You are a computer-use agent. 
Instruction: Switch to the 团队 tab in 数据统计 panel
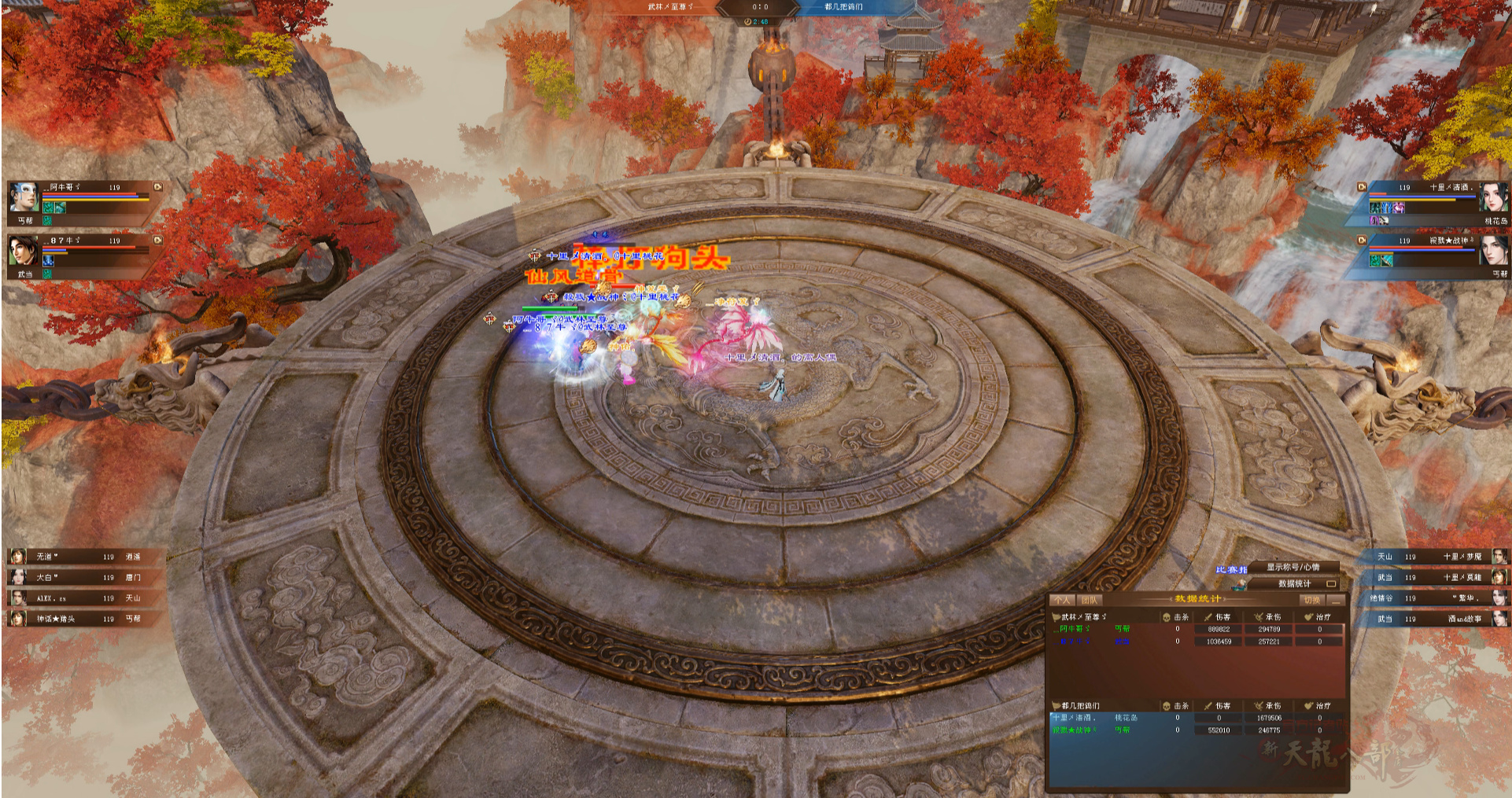[x=1089, y=600]
